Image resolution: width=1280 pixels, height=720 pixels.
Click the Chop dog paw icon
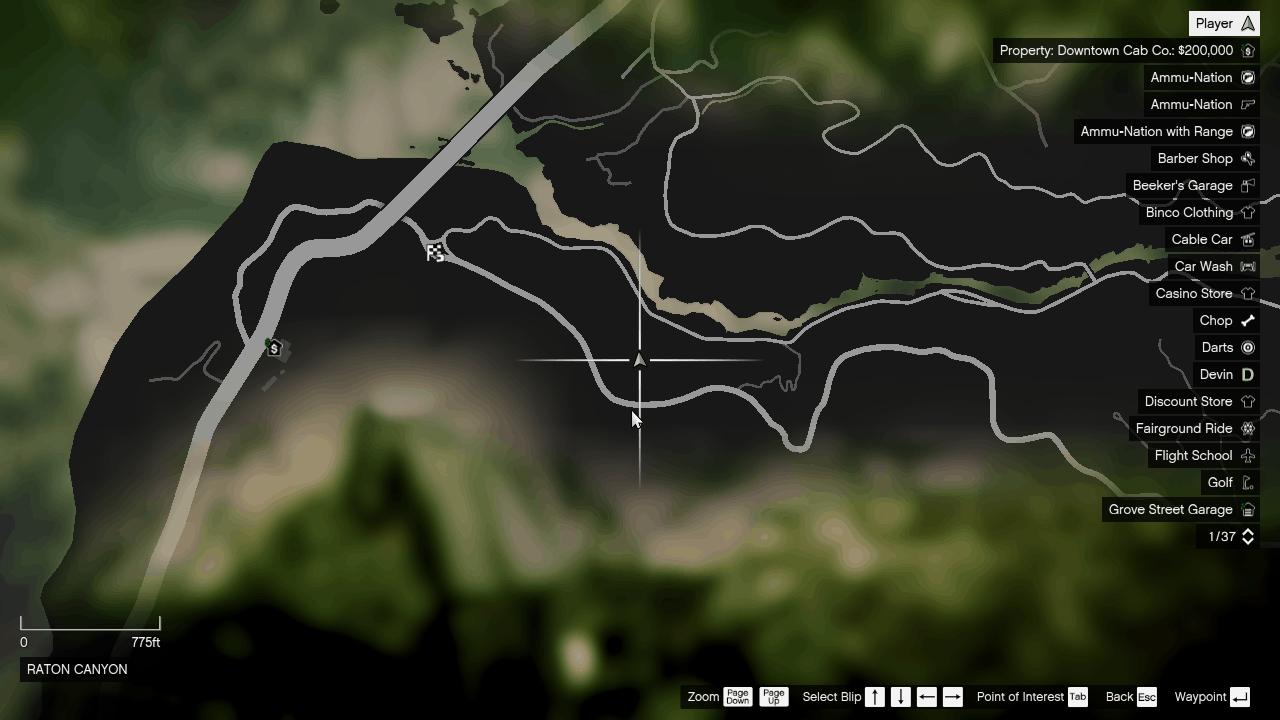click(x=1247, y=320)
